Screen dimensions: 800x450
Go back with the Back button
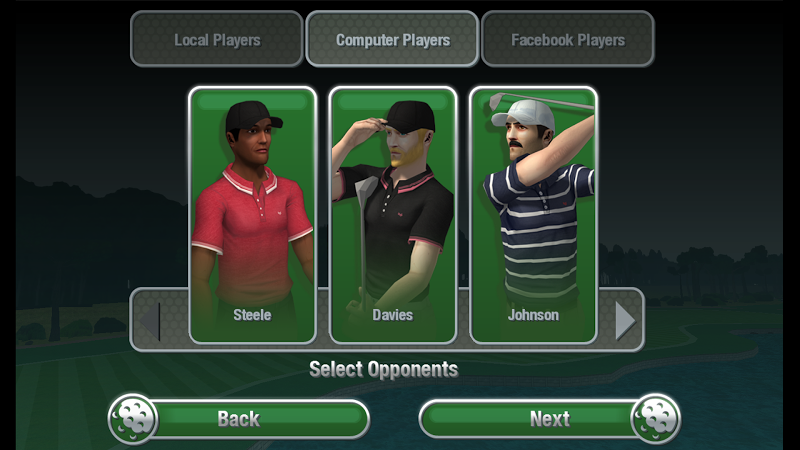pyautogui.click(x=240, y=419)
